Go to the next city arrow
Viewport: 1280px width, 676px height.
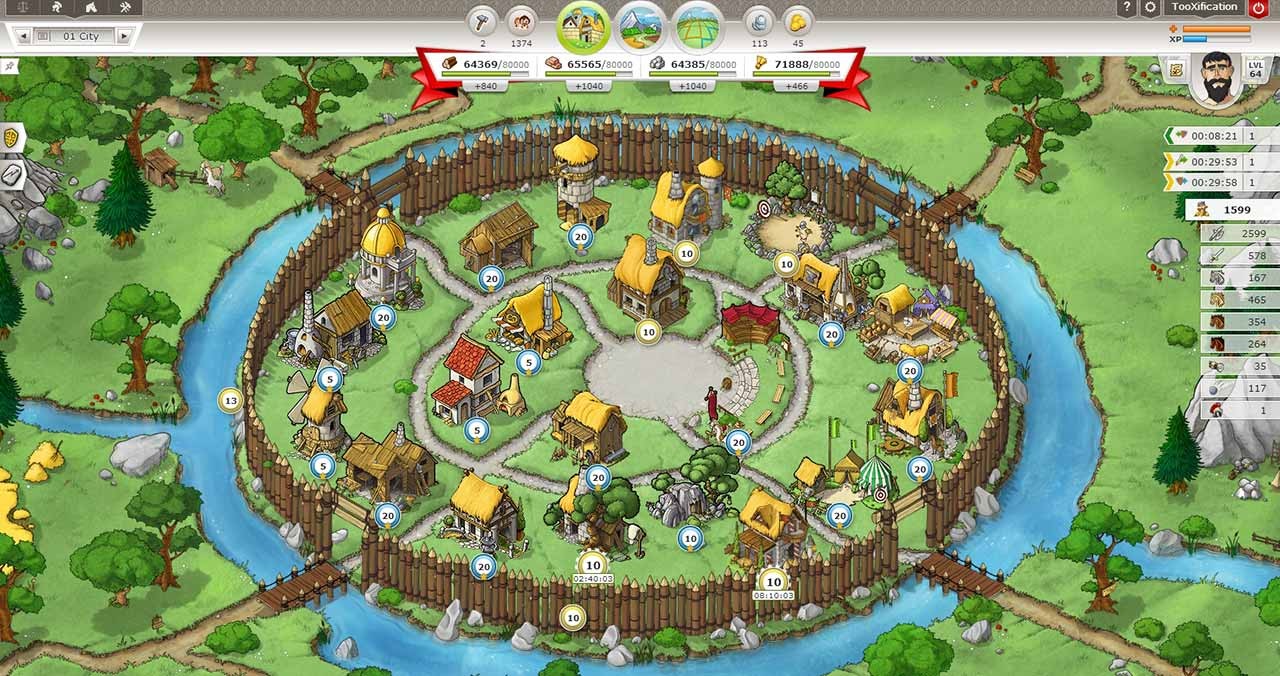pyautogui.click(x=124, y=36)
